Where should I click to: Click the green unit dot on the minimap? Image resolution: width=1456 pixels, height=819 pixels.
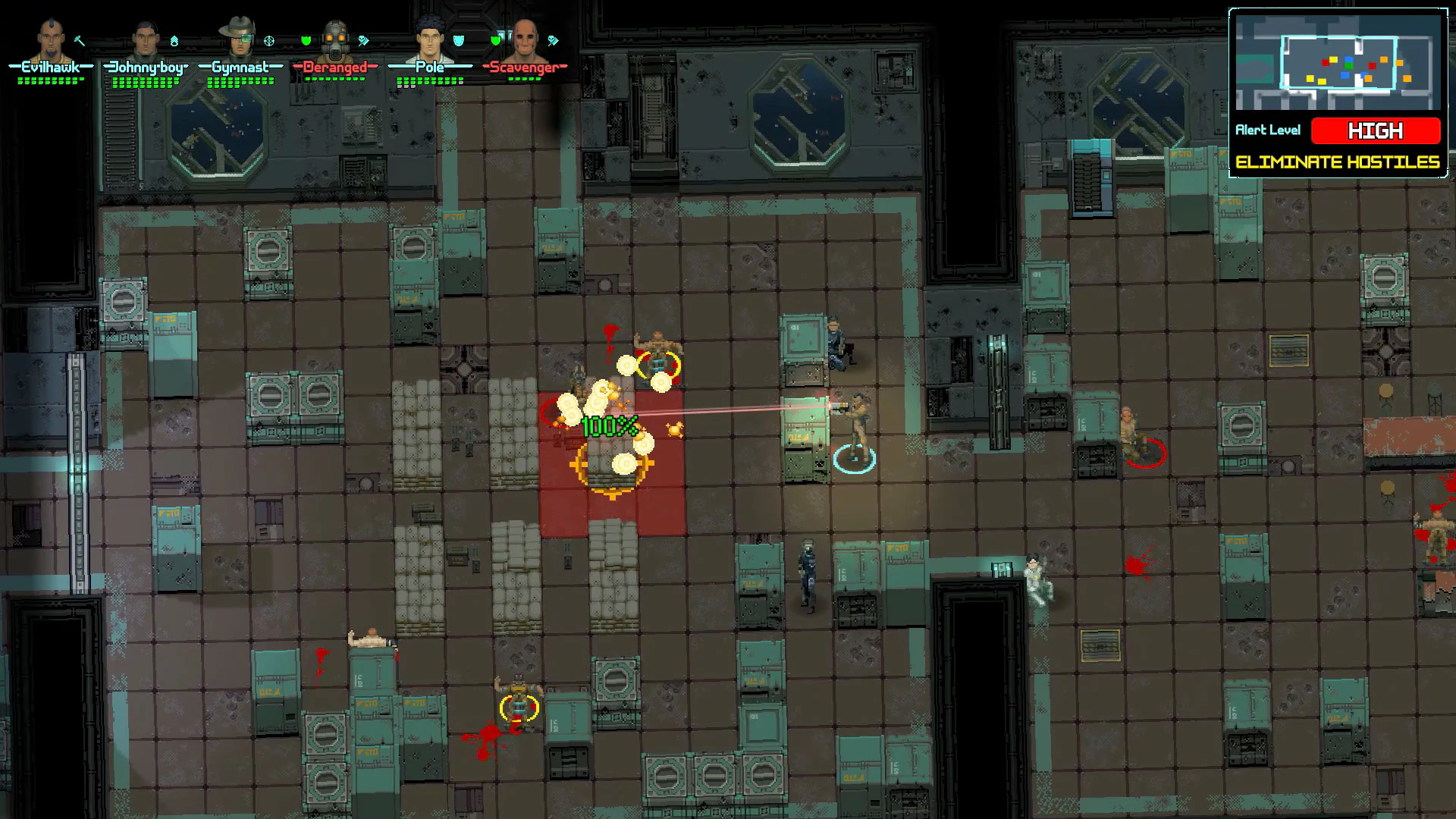(x=1349, y=66)
